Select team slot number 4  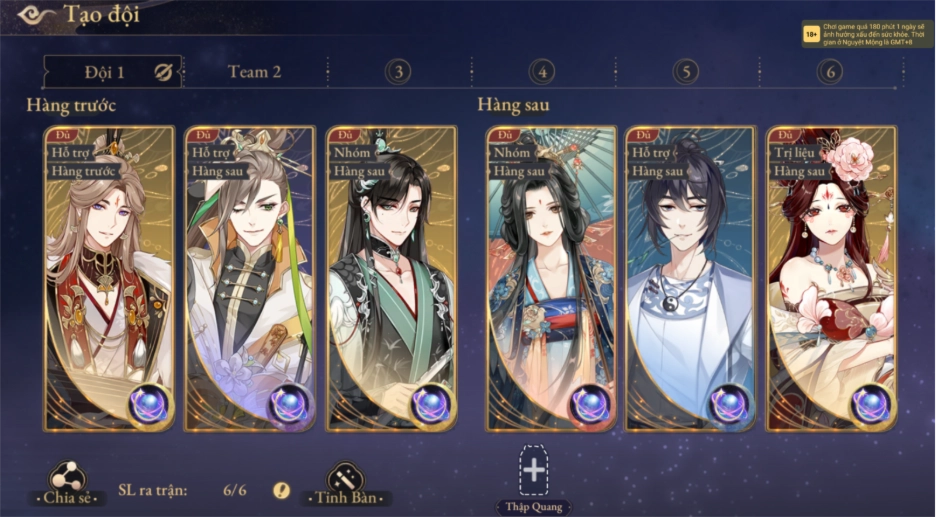pyautogui.click(x=542, y=72)
